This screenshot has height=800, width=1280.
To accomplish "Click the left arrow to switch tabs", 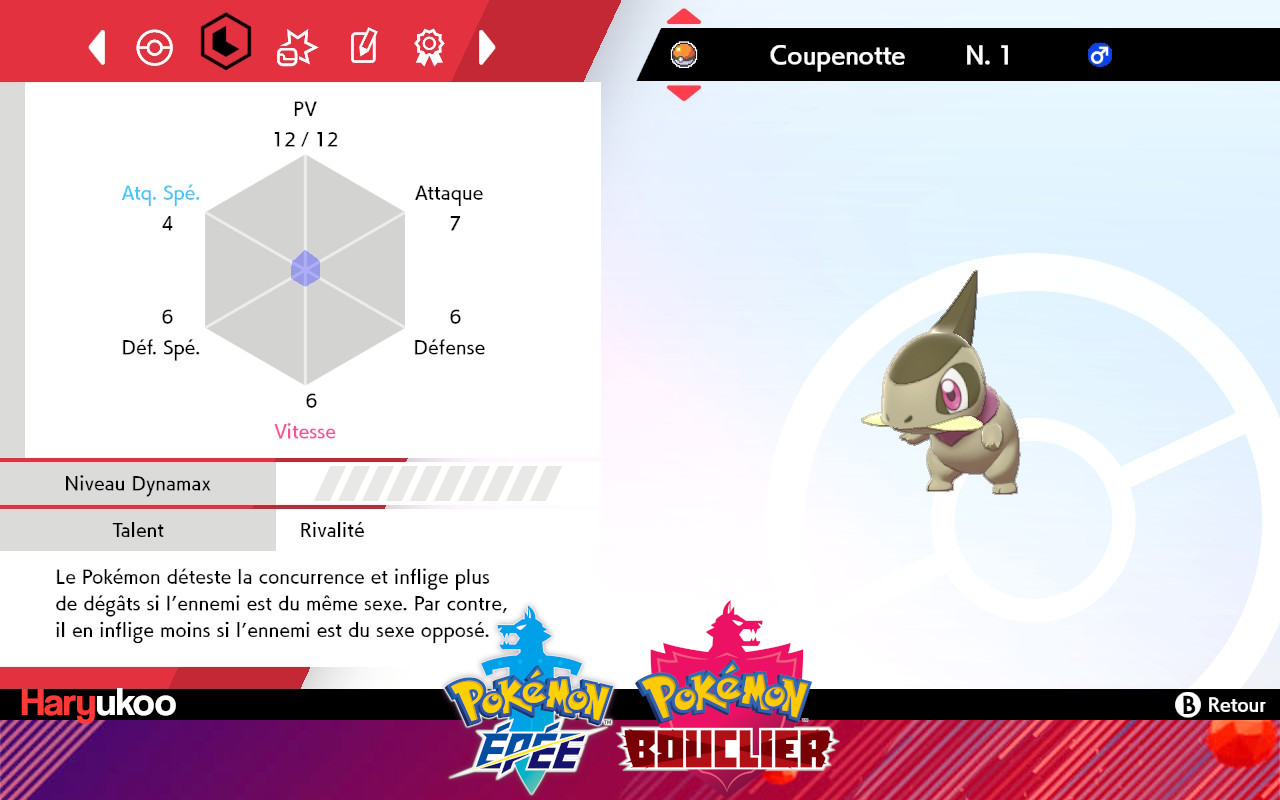I will (x=96, y=46).
